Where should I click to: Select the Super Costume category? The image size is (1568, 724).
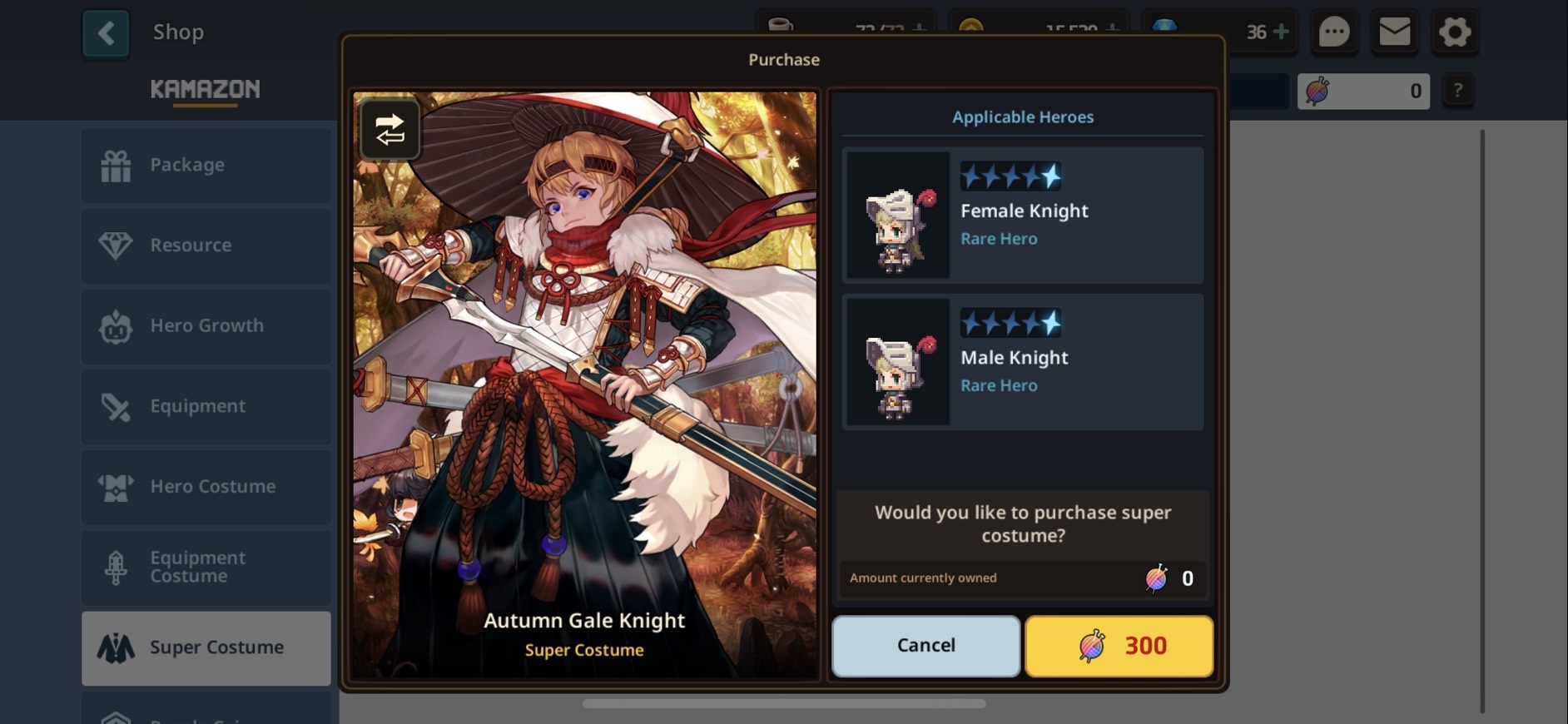pyautogui.click(x=206, y=647)
